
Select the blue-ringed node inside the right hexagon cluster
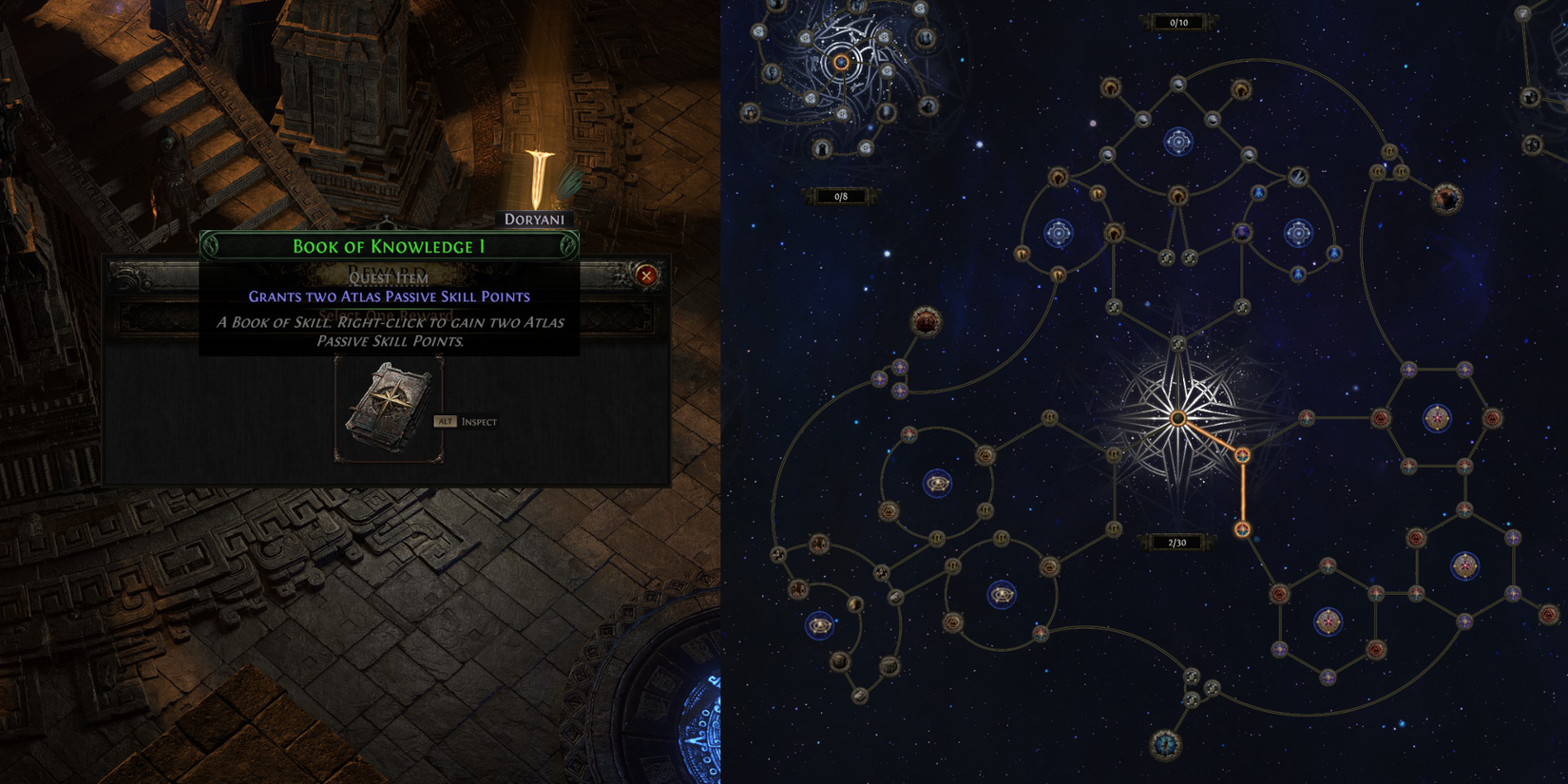(x=1437, y=418)
